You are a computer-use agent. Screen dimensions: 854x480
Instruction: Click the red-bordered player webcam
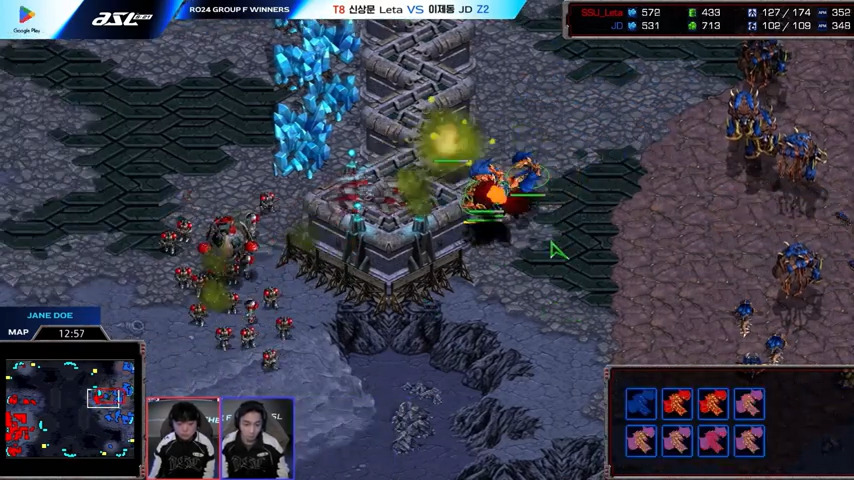[x=184, y=438]
